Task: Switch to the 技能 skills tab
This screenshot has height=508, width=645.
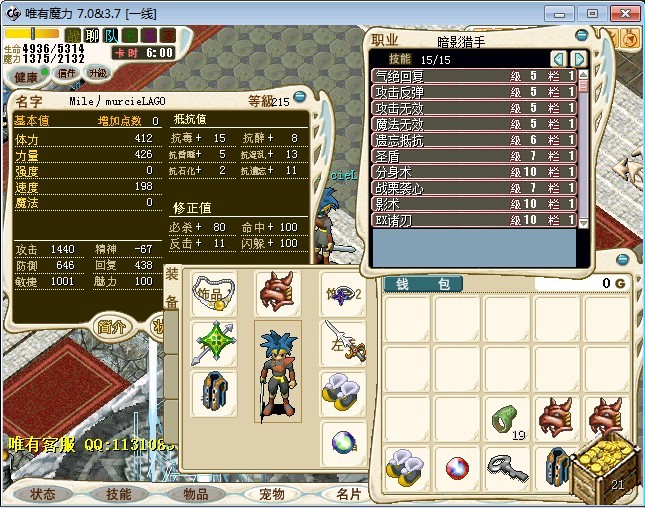Action: pos(119,494)
